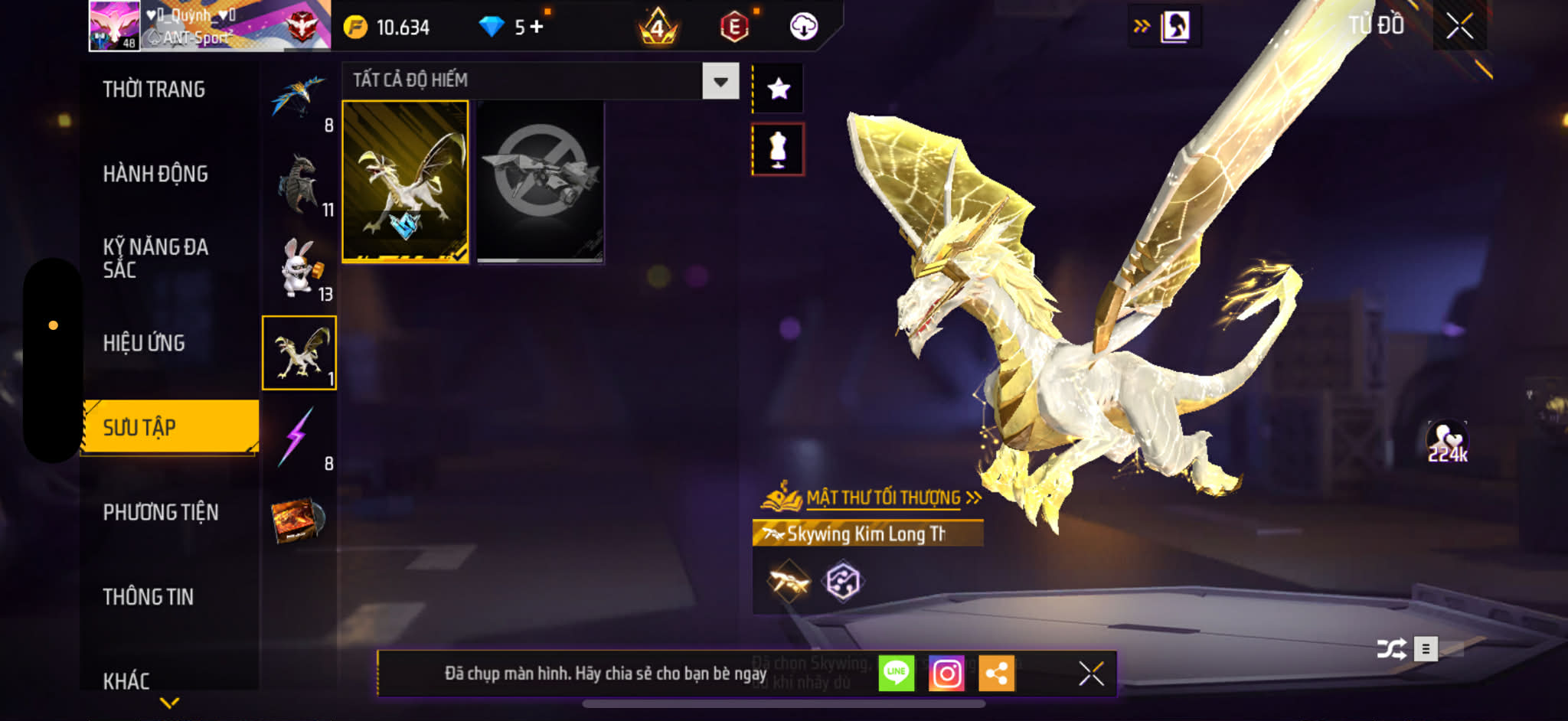Click the star favorites filter button
This screenshot has width=1568, height=721.
779,89
